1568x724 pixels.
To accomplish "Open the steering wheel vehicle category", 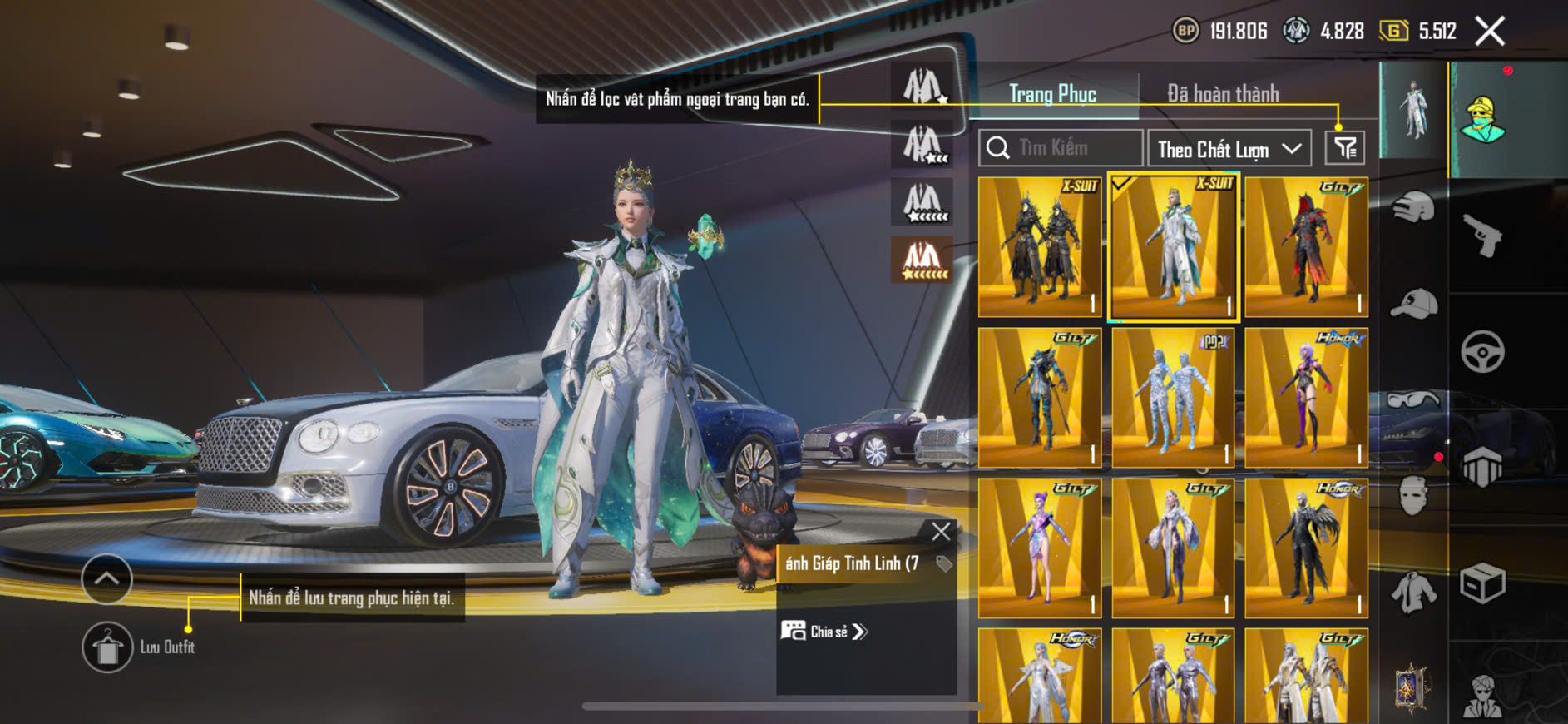I will 1482,351.
